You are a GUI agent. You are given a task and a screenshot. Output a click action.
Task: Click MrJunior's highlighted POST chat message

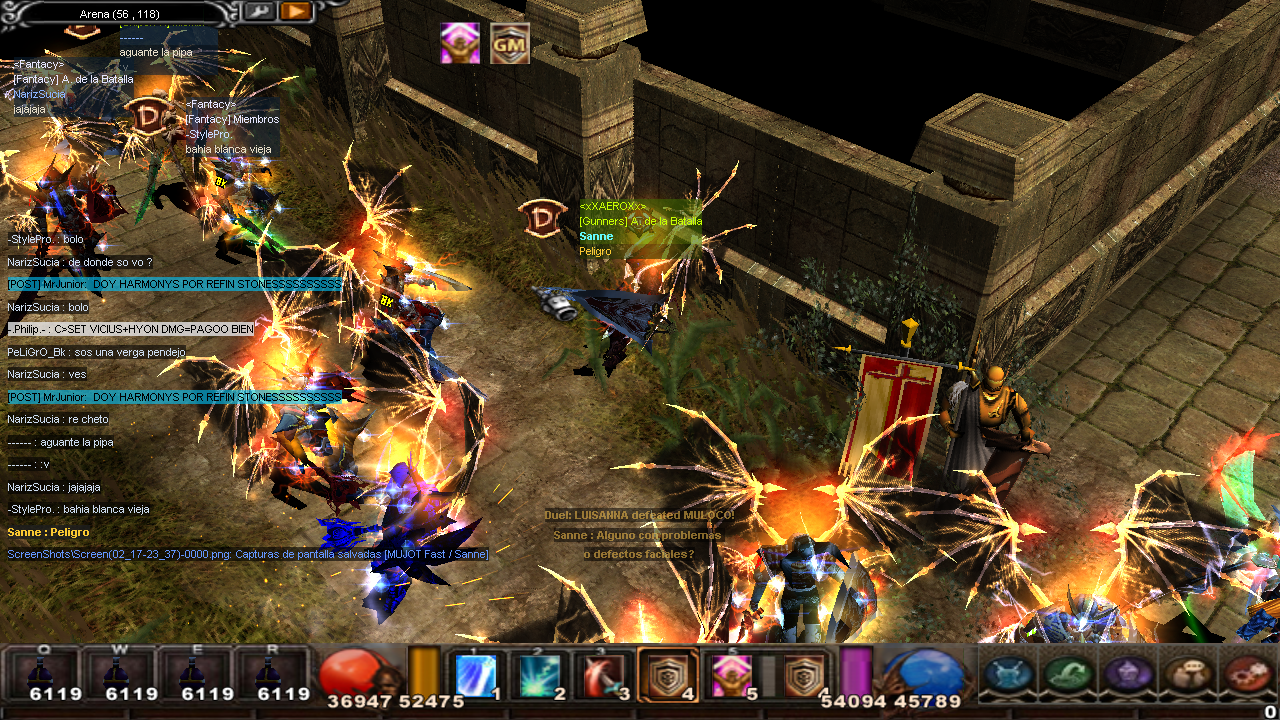tap(174, 285)
